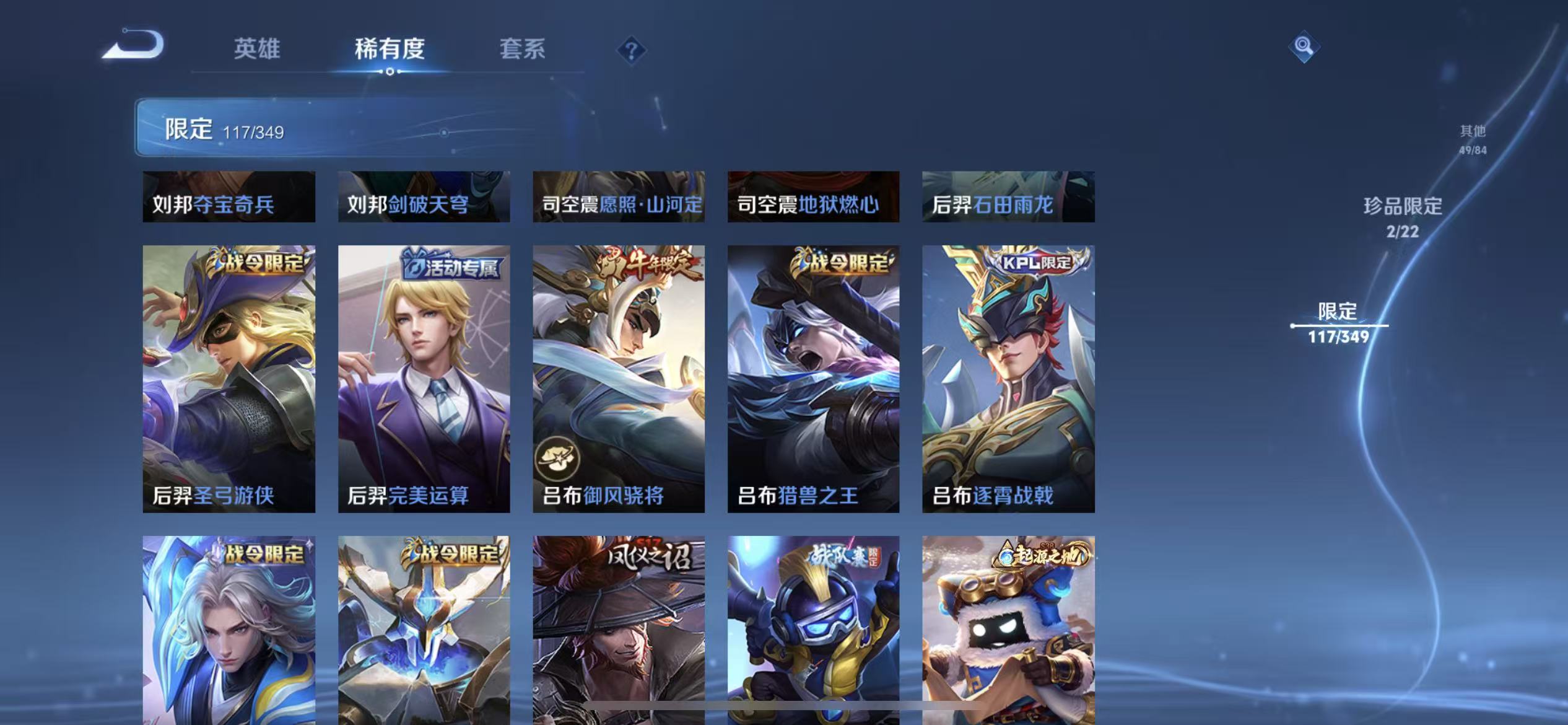Open the 司空震地狱燃心 skin entry
The width and height of the screenshot is (1568, 725).
tap(813, 197)
